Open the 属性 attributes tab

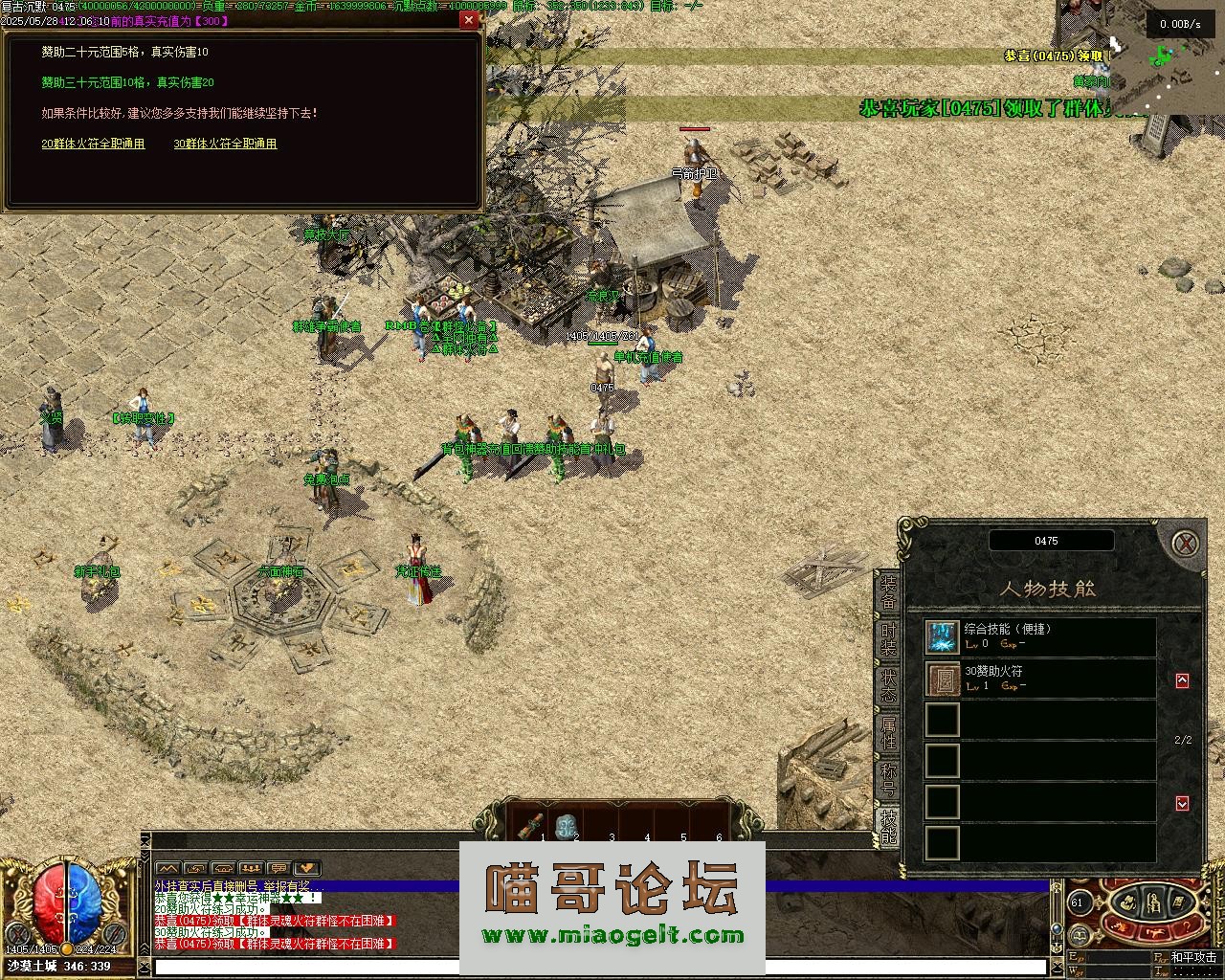pyautogui.click(x=889, y=732)
